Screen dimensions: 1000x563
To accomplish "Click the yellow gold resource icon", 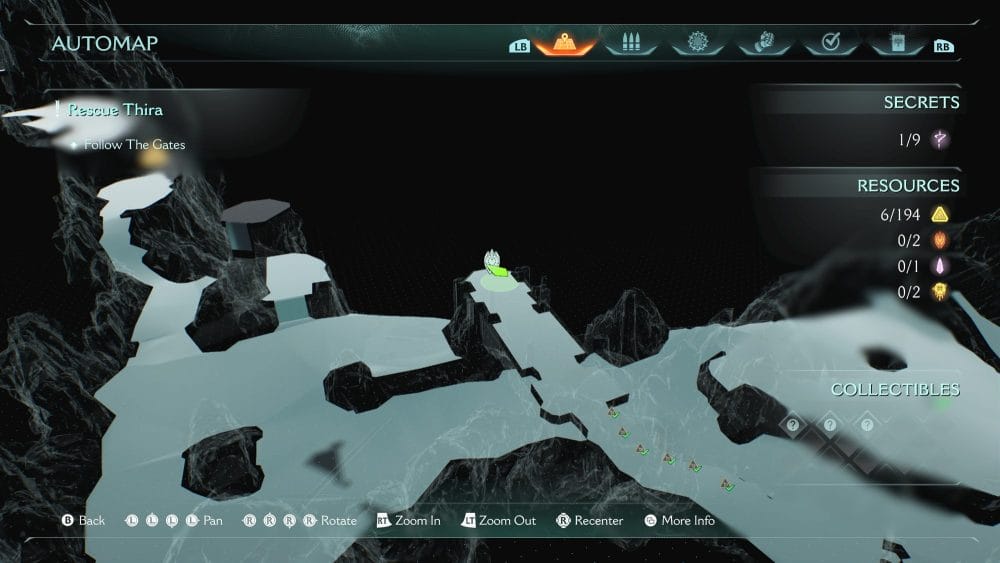I will coord(940,214).
